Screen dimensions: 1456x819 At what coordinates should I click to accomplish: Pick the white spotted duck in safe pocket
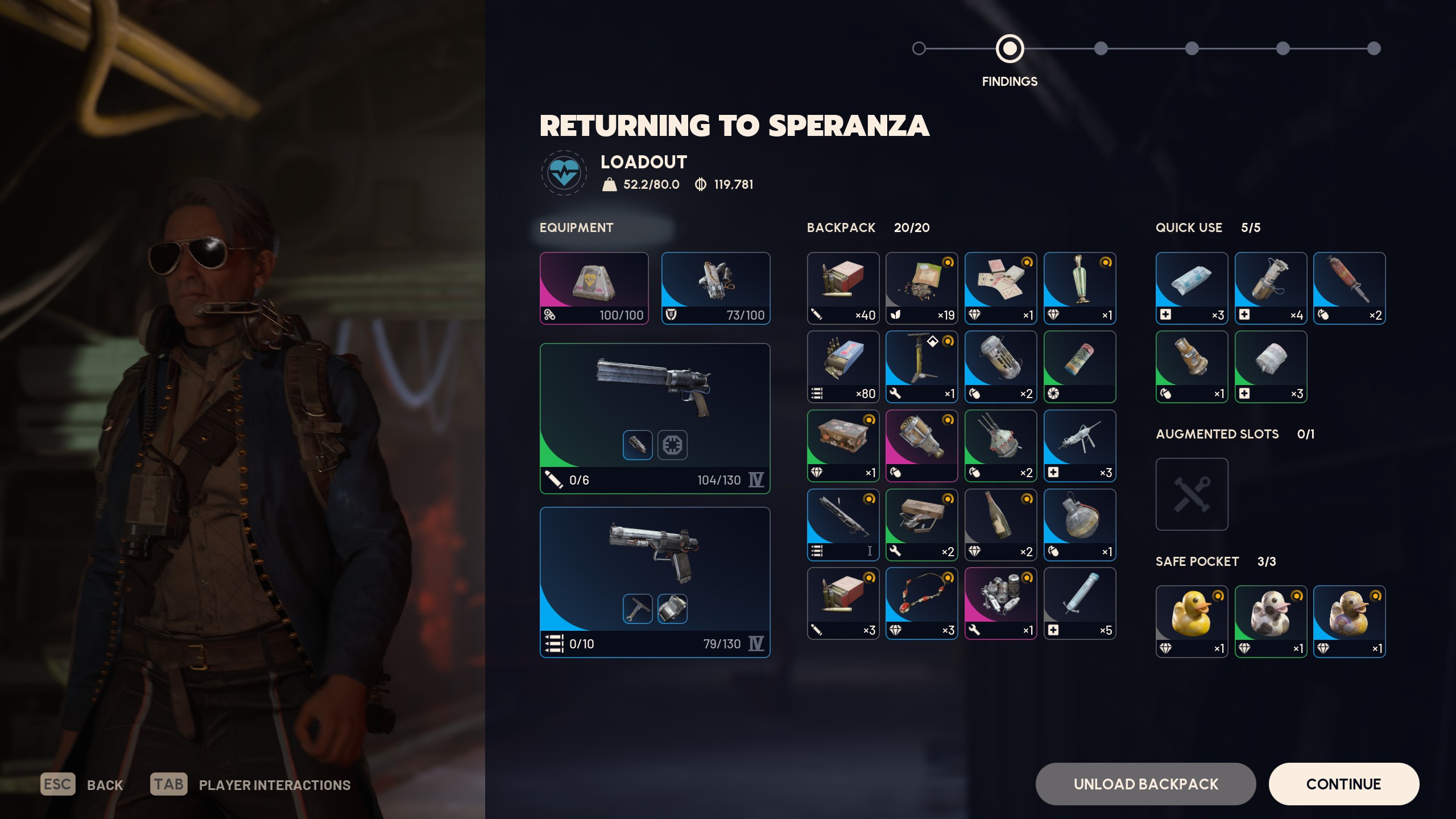click(1271, 621)
